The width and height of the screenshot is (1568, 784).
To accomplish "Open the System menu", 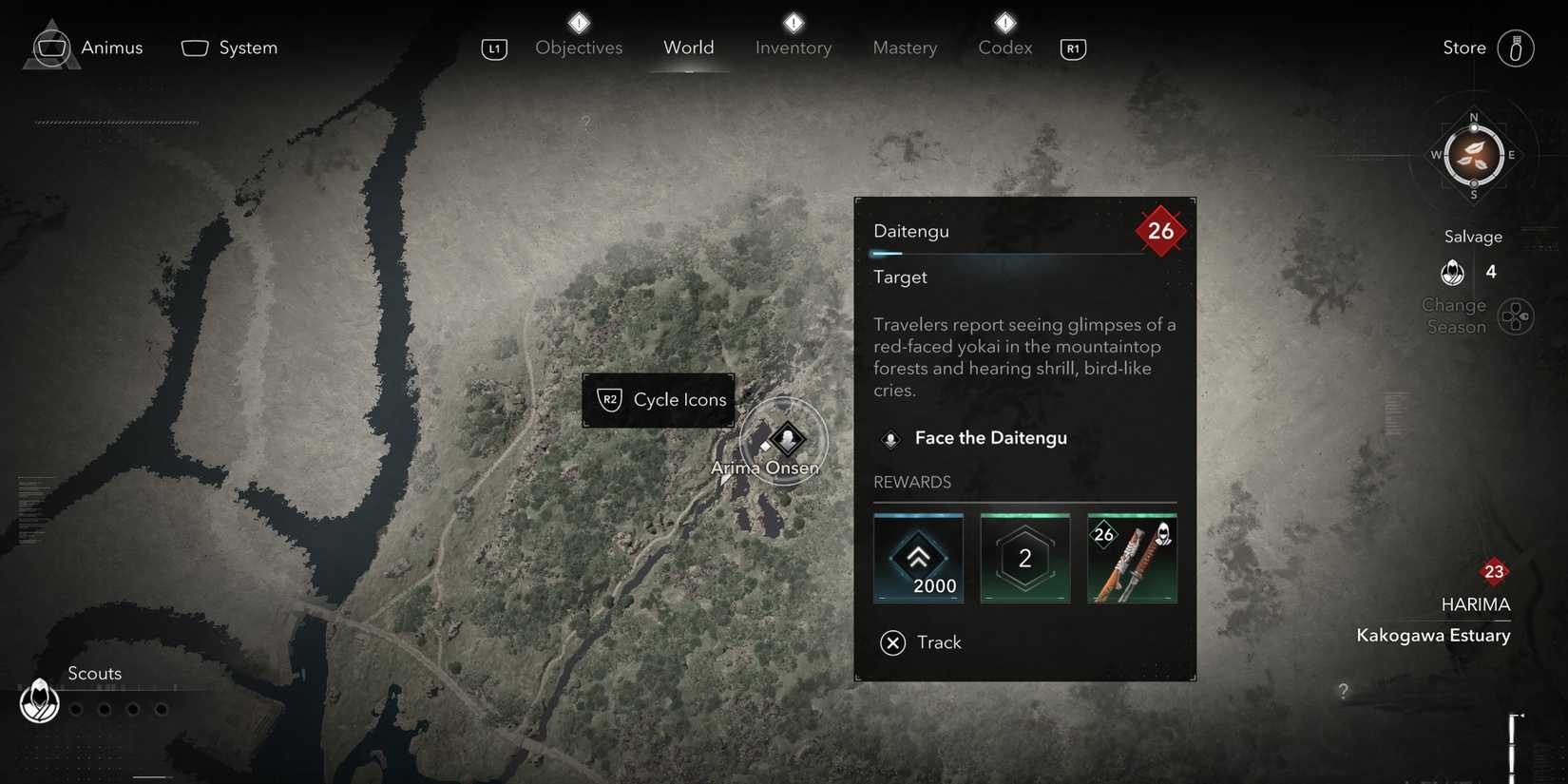I will (x=230, y=48).
